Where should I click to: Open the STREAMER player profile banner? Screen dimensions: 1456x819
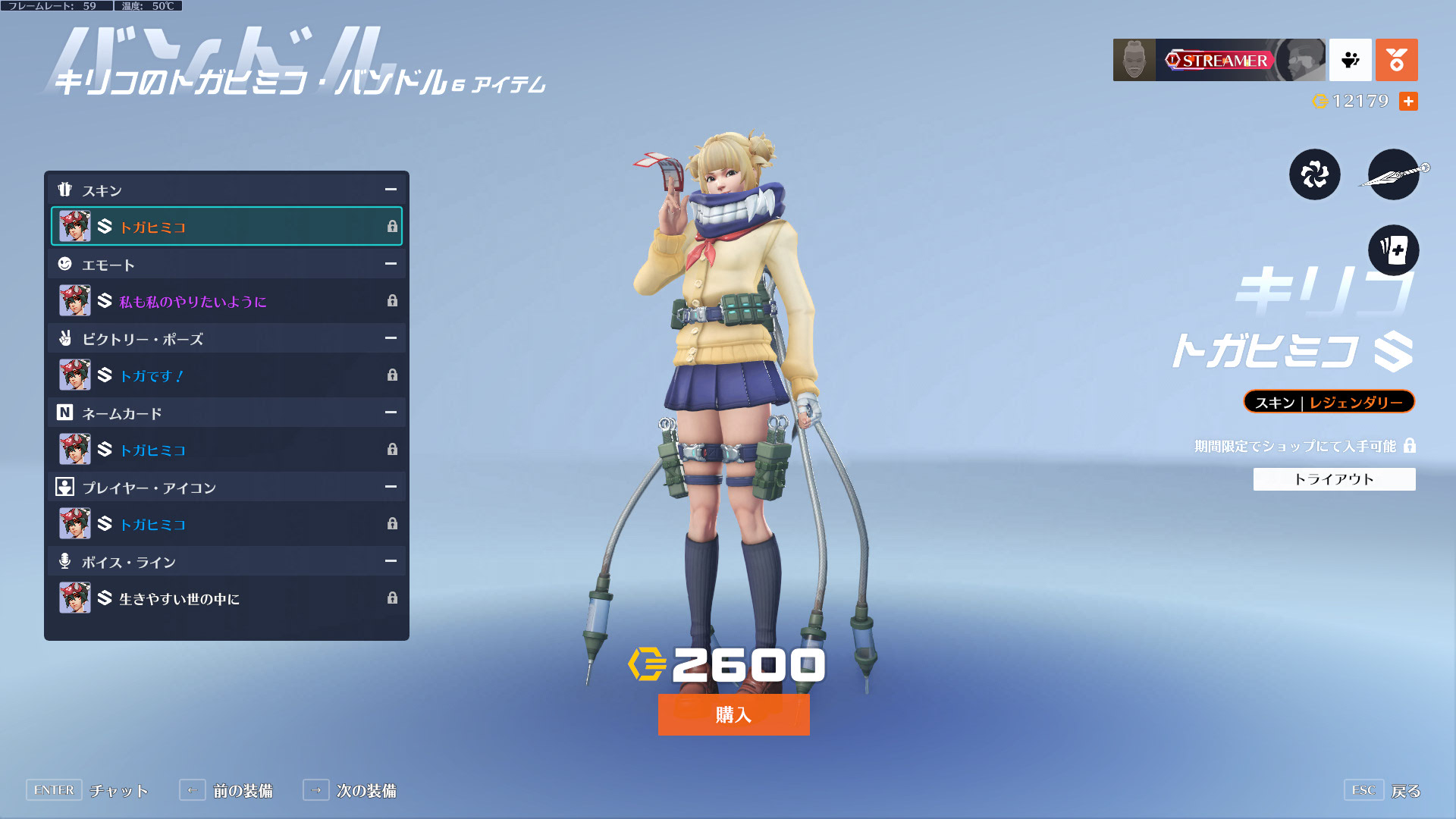1219,60
